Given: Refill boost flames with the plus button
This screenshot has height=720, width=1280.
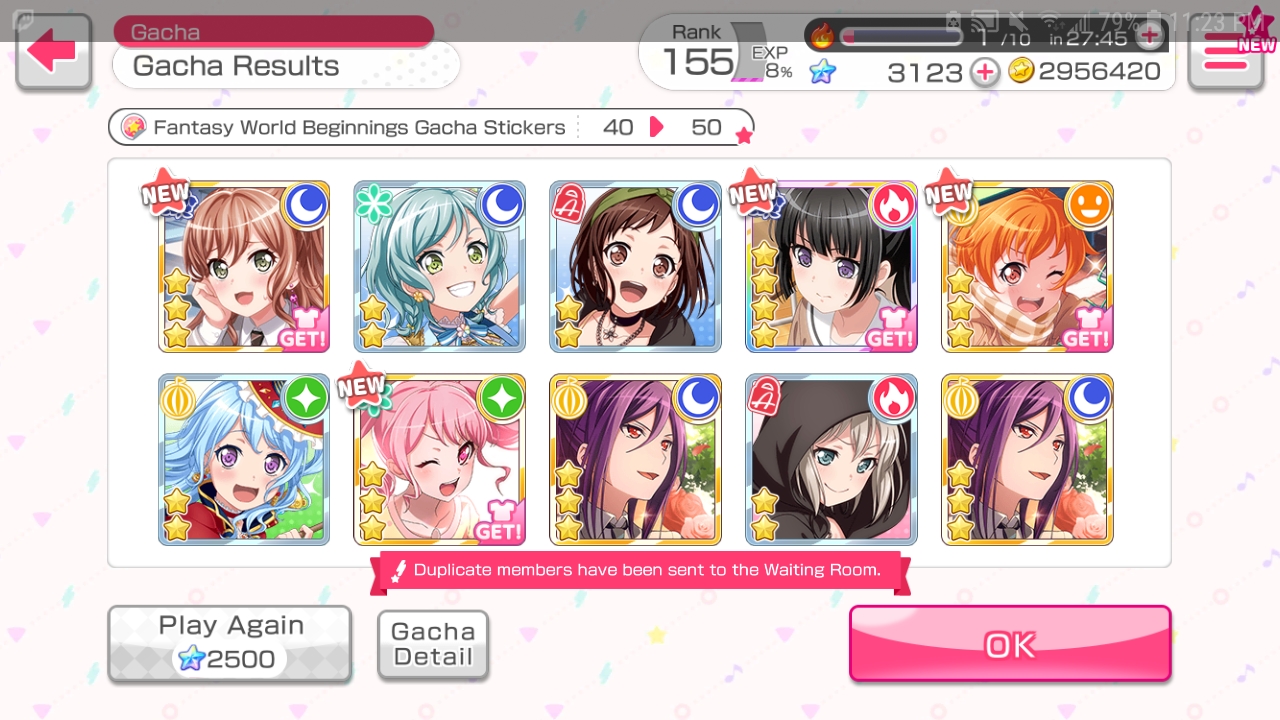Looking at the screenshot, I should 1150,37.
